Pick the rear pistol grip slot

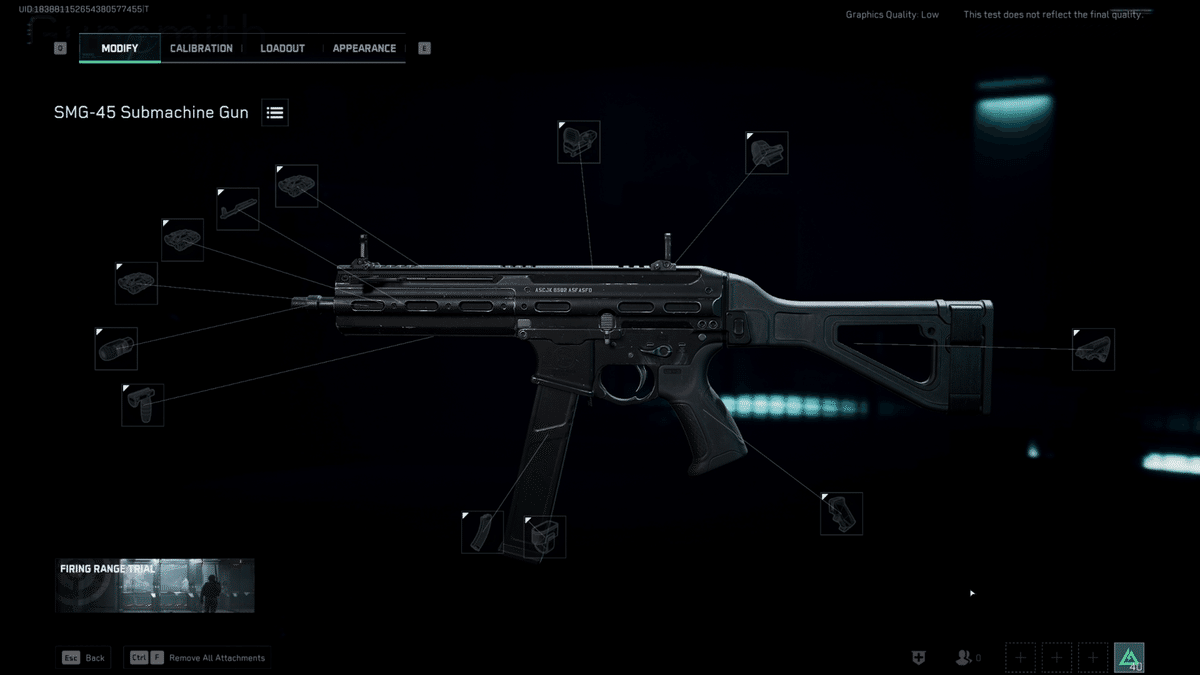[x=841, y=513]
